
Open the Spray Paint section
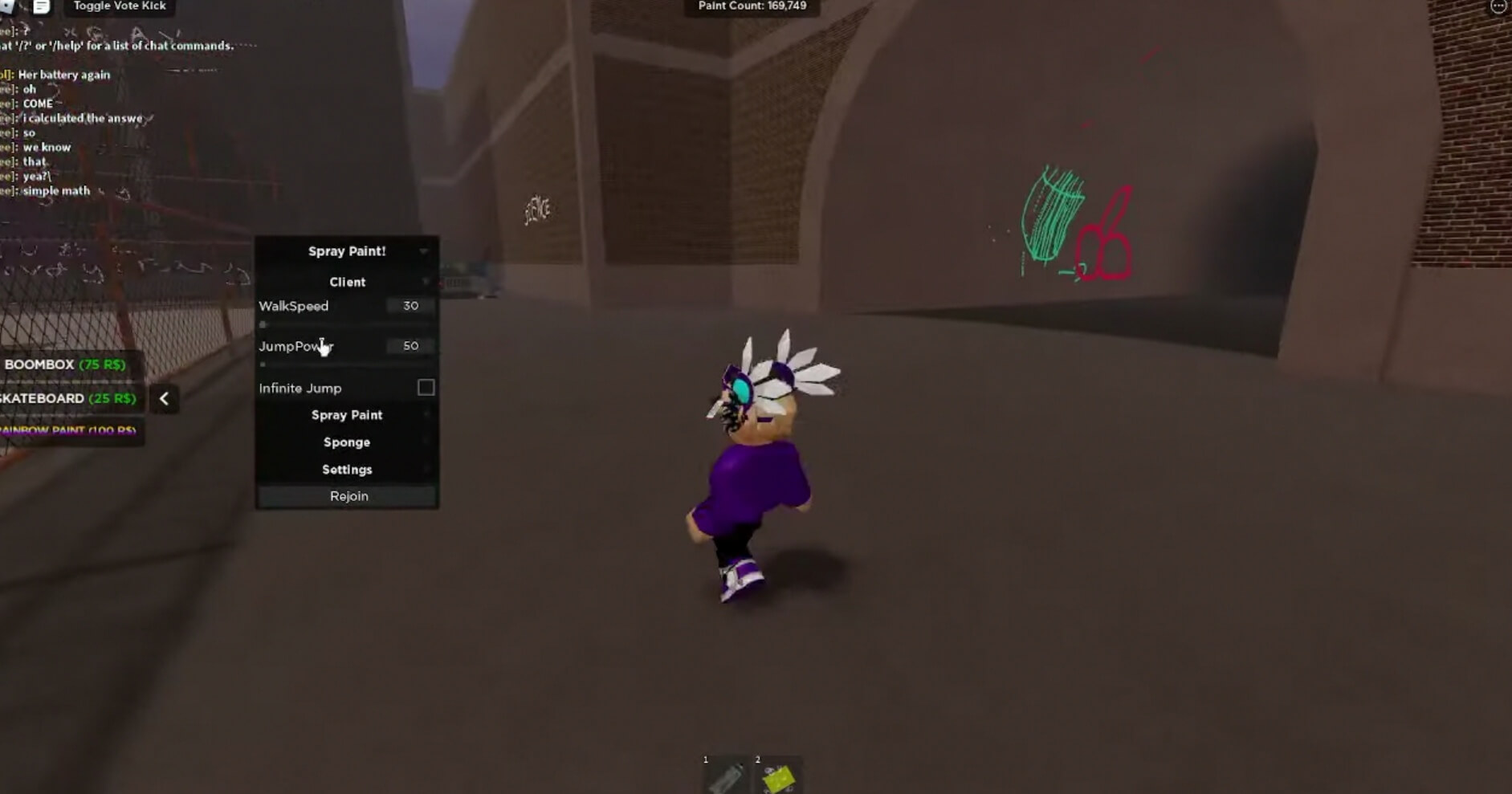pos(347,415)
